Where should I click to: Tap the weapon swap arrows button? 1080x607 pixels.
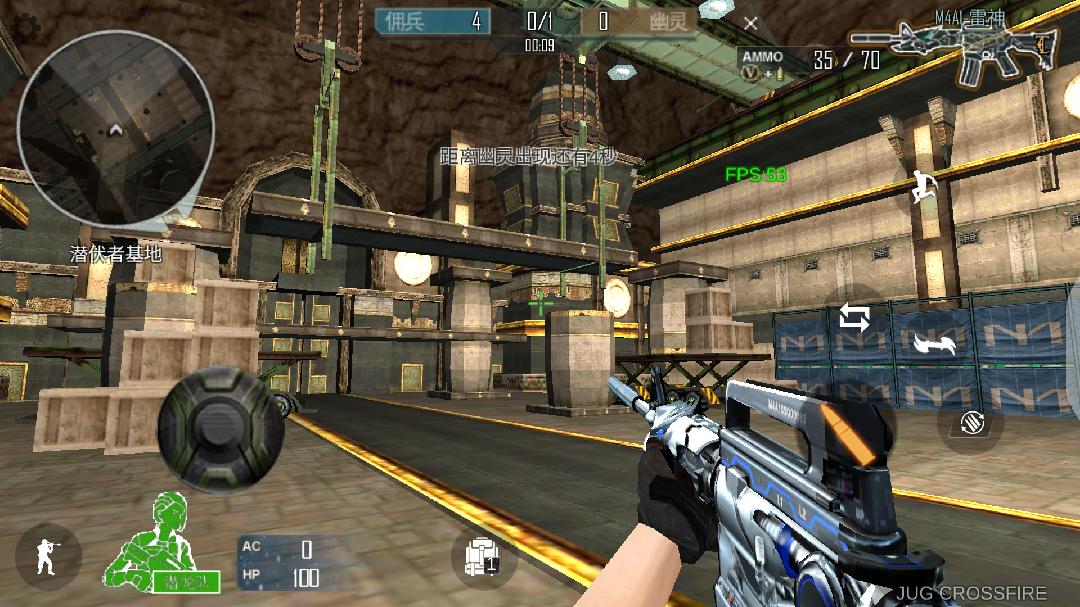tap(854, 318)
